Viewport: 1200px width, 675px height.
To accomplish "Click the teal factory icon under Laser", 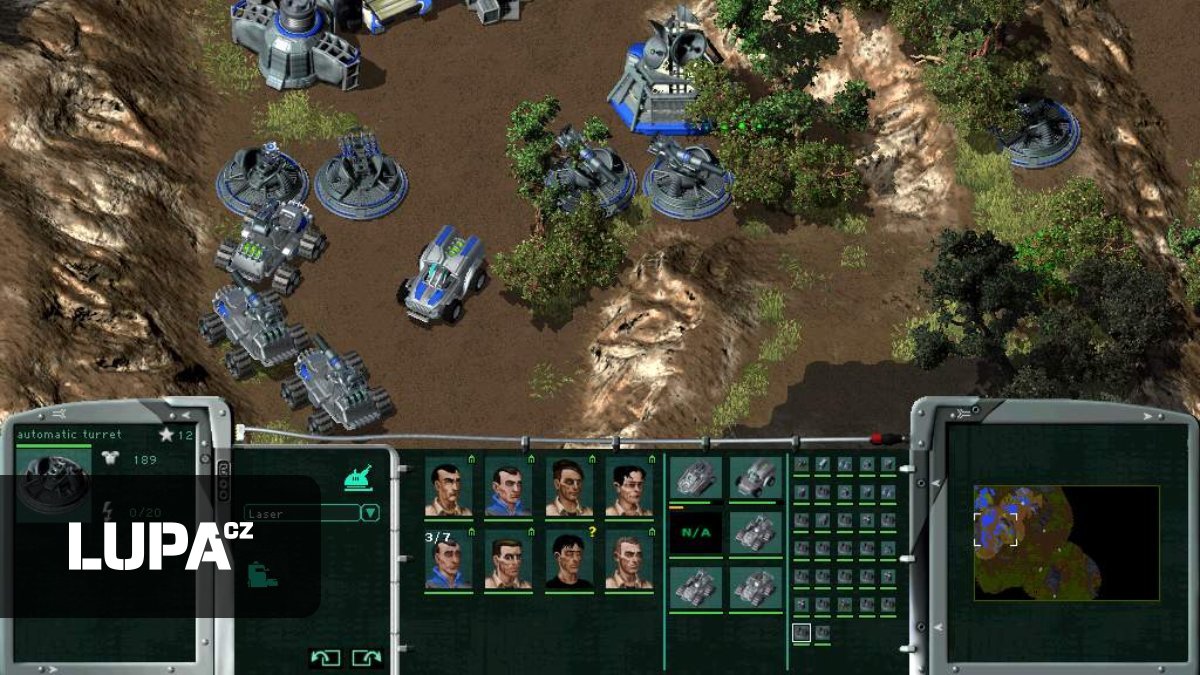I will point(260,576).
